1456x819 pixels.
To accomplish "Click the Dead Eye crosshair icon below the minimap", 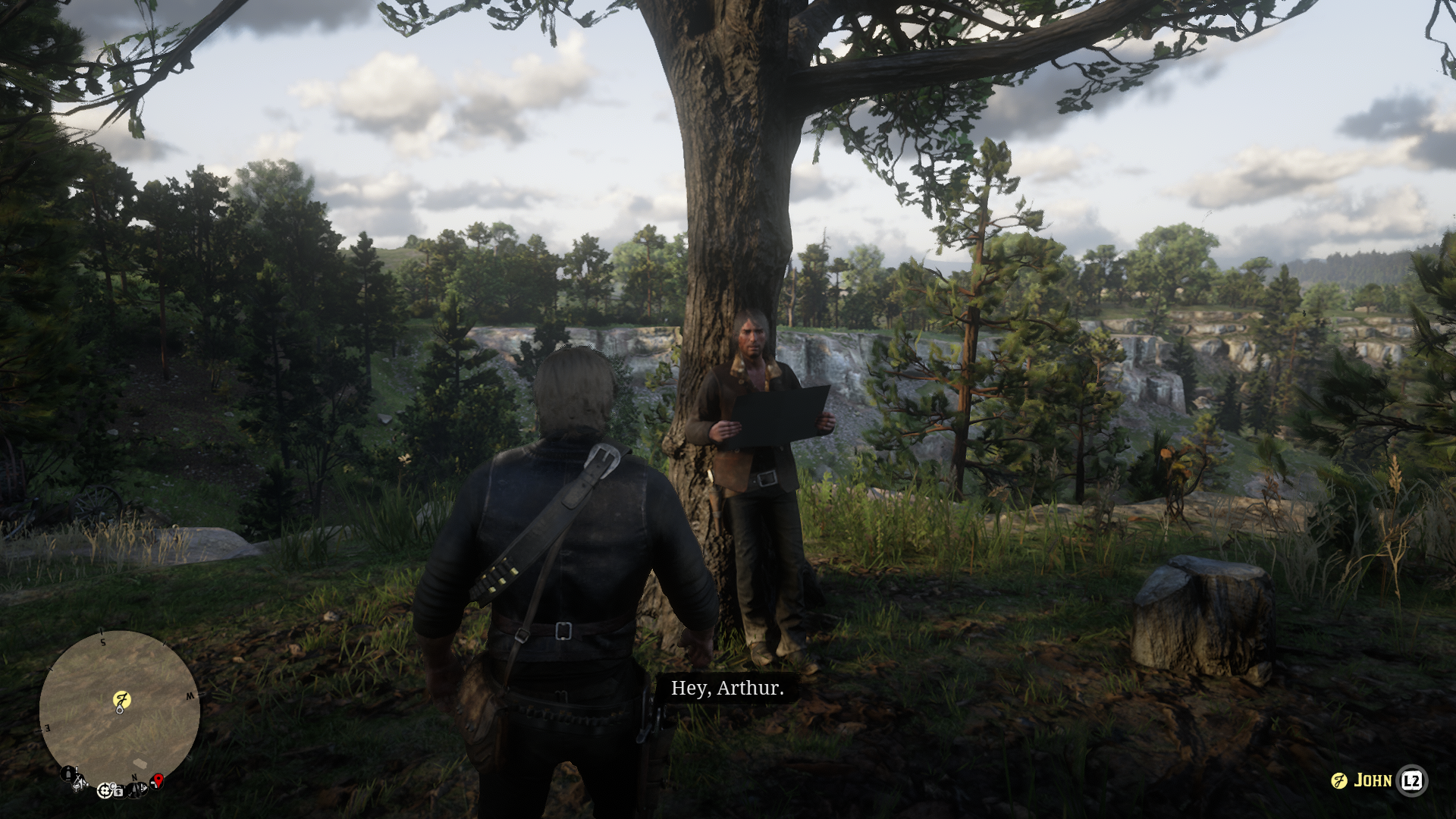I will coord(105,792).
